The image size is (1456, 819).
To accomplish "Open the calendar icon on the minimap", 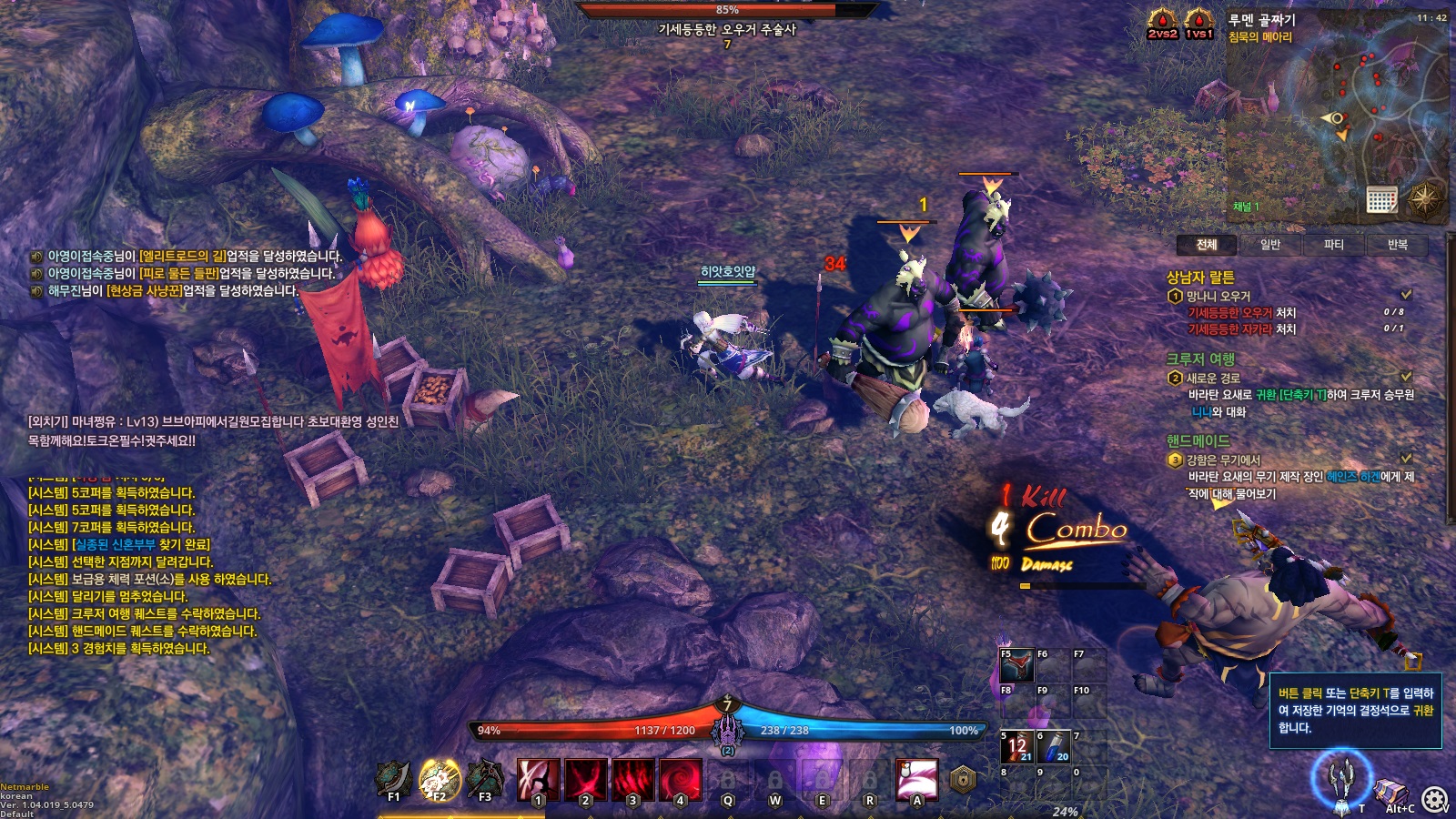I will 1381,199.
